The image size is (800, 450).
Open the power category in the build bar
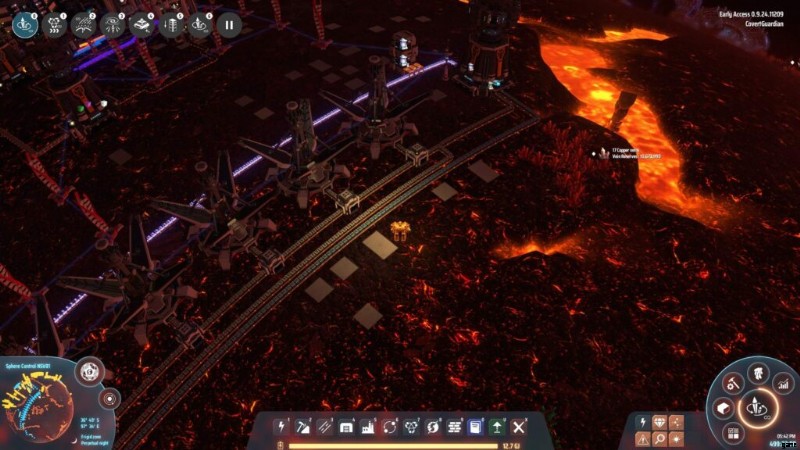[281, 427]
